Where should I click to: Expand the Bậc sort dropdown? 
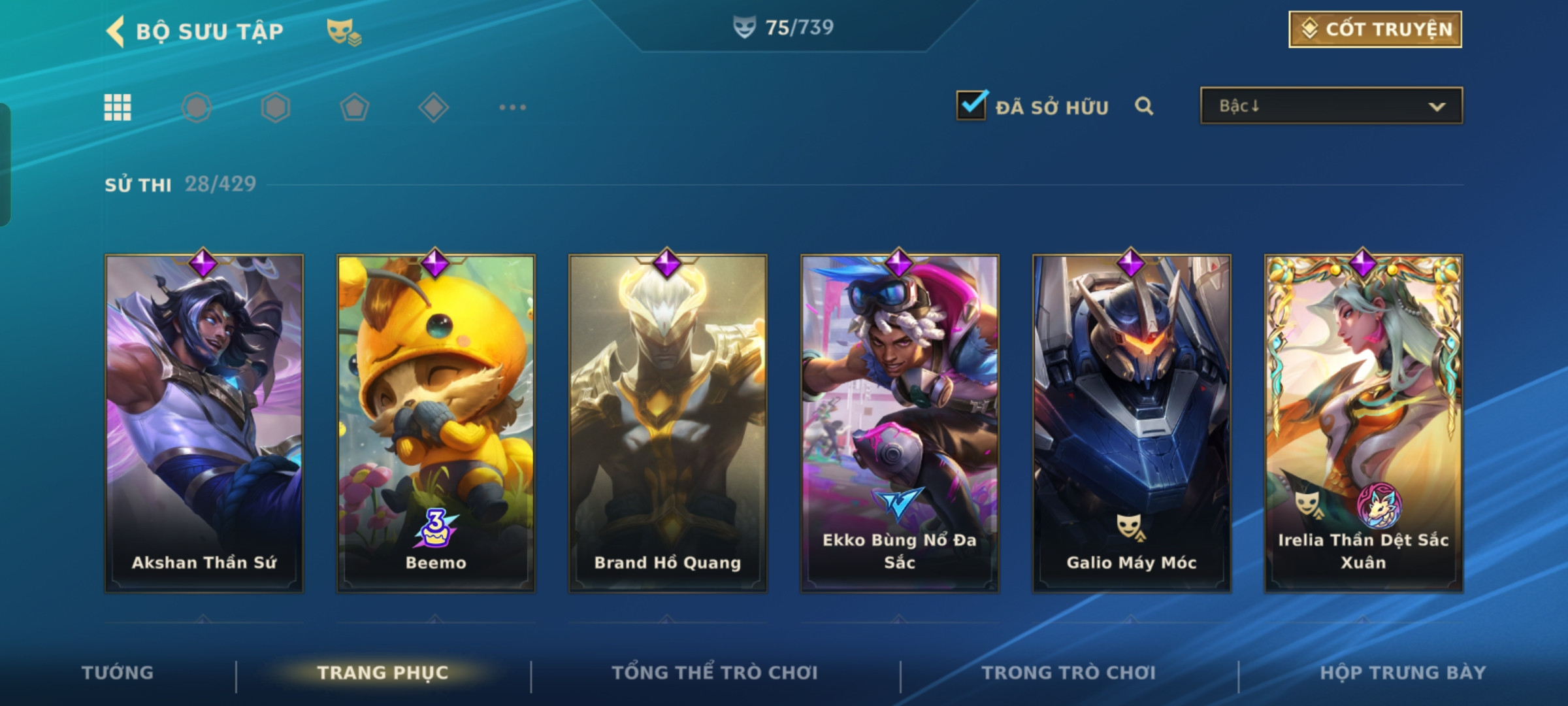(1331, 106)
